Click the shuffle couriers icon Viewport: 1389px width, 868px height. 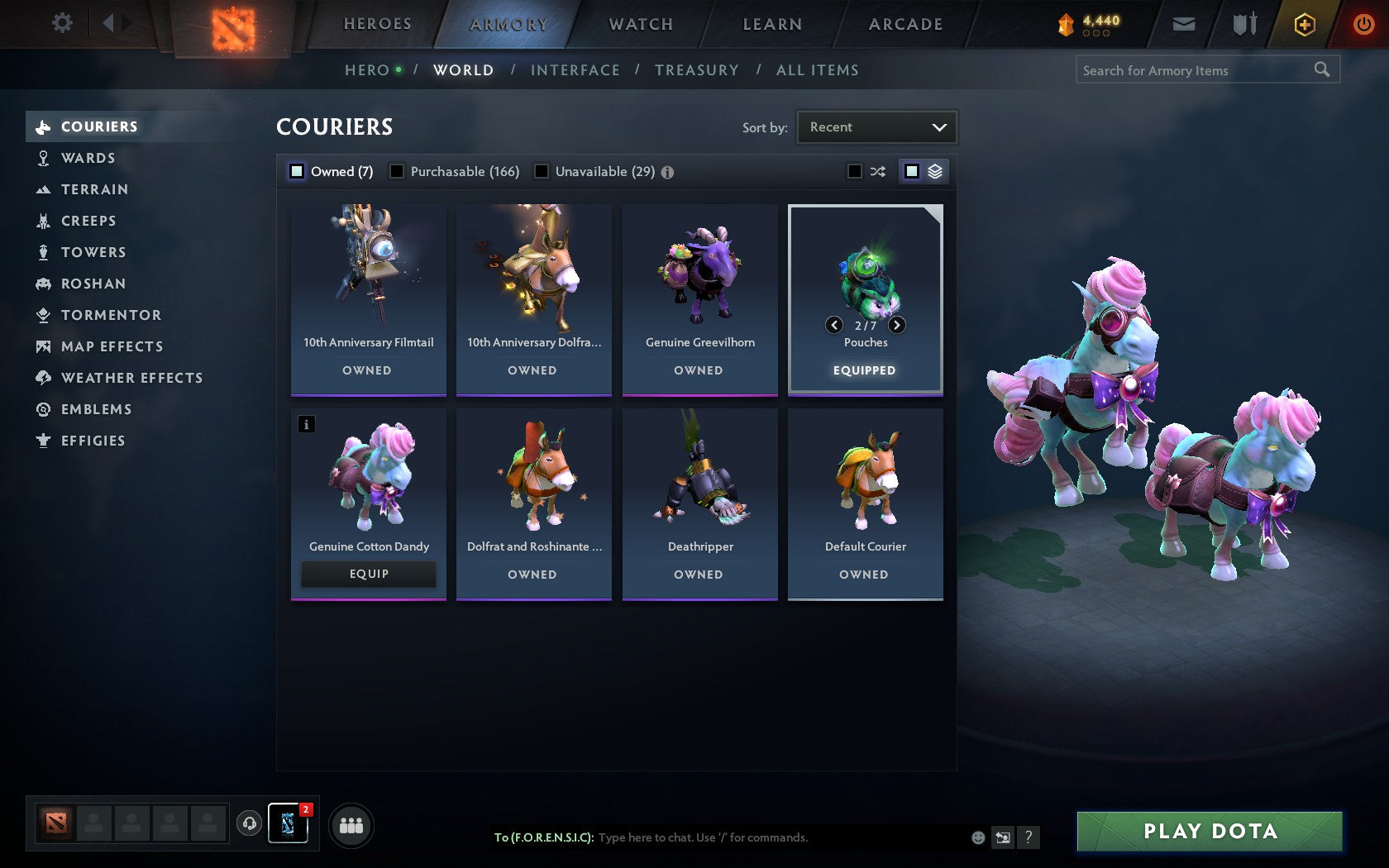tap(878, 171)
